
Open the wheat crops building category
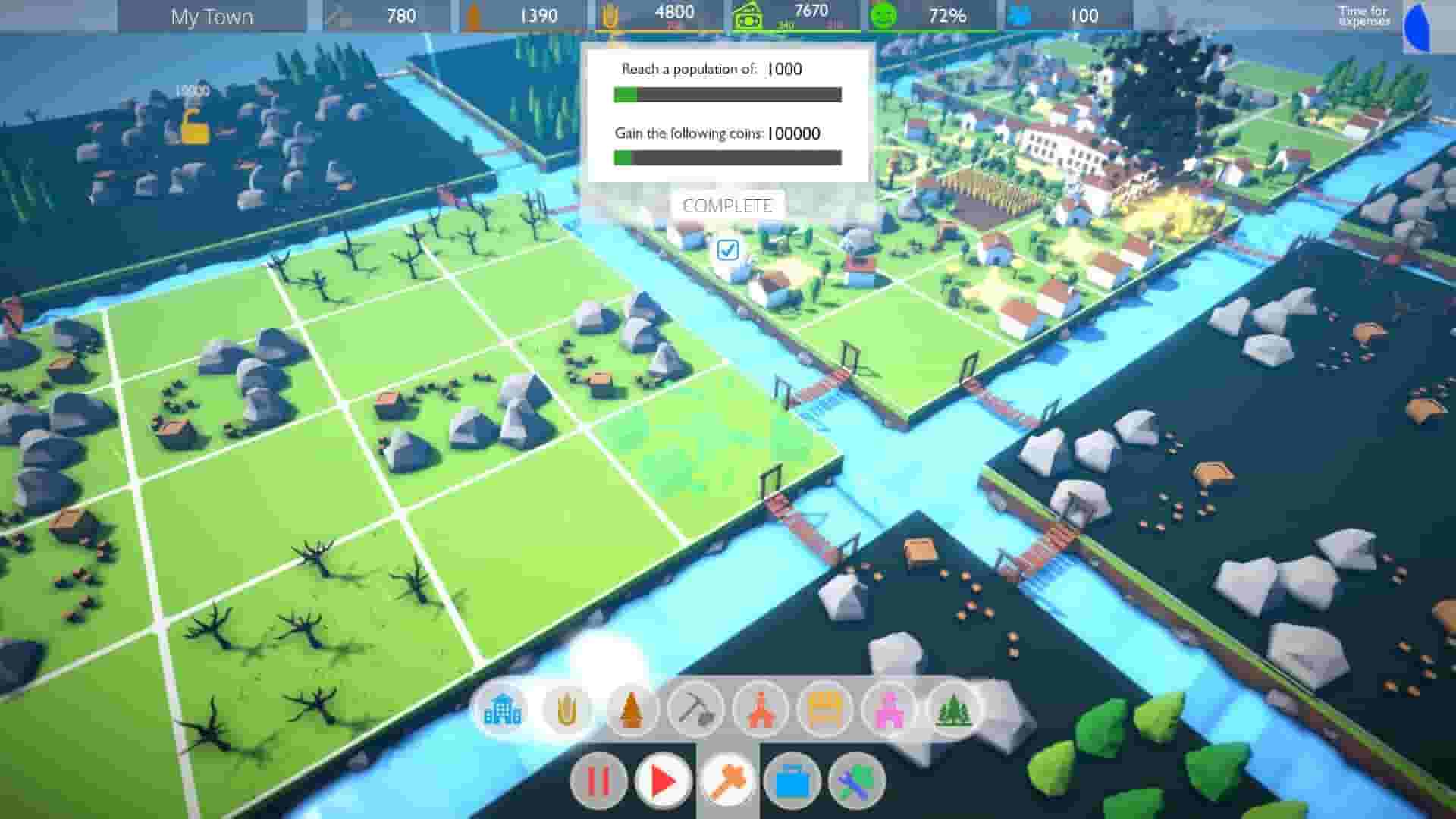coord(566,711)
